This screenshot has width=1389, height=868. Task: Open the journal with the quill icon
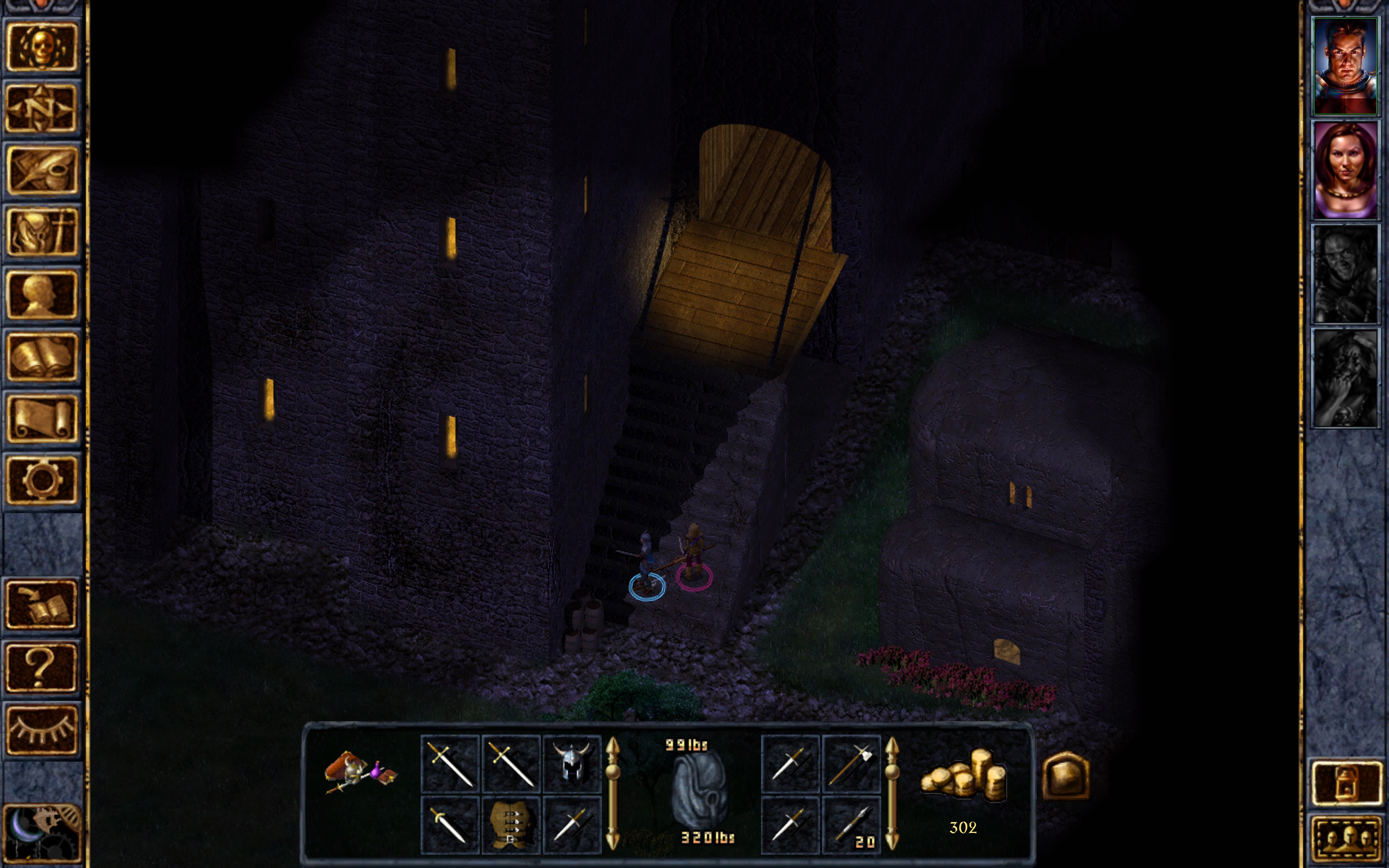click(41, 170)
